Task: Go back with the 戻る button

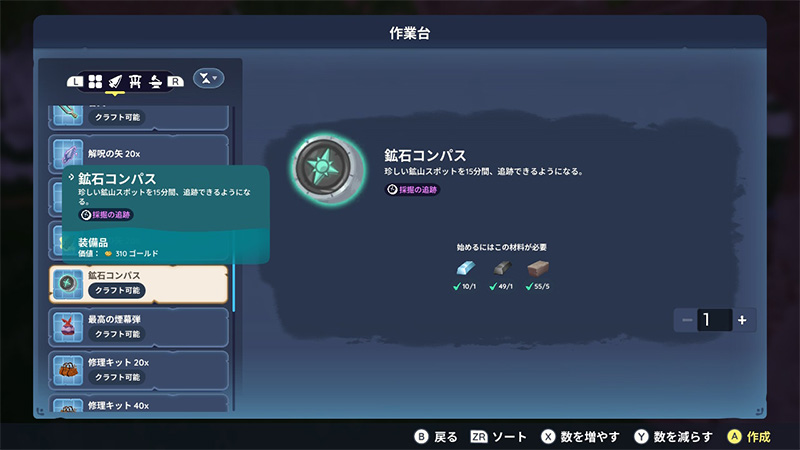Action: [x=437, y=437]
